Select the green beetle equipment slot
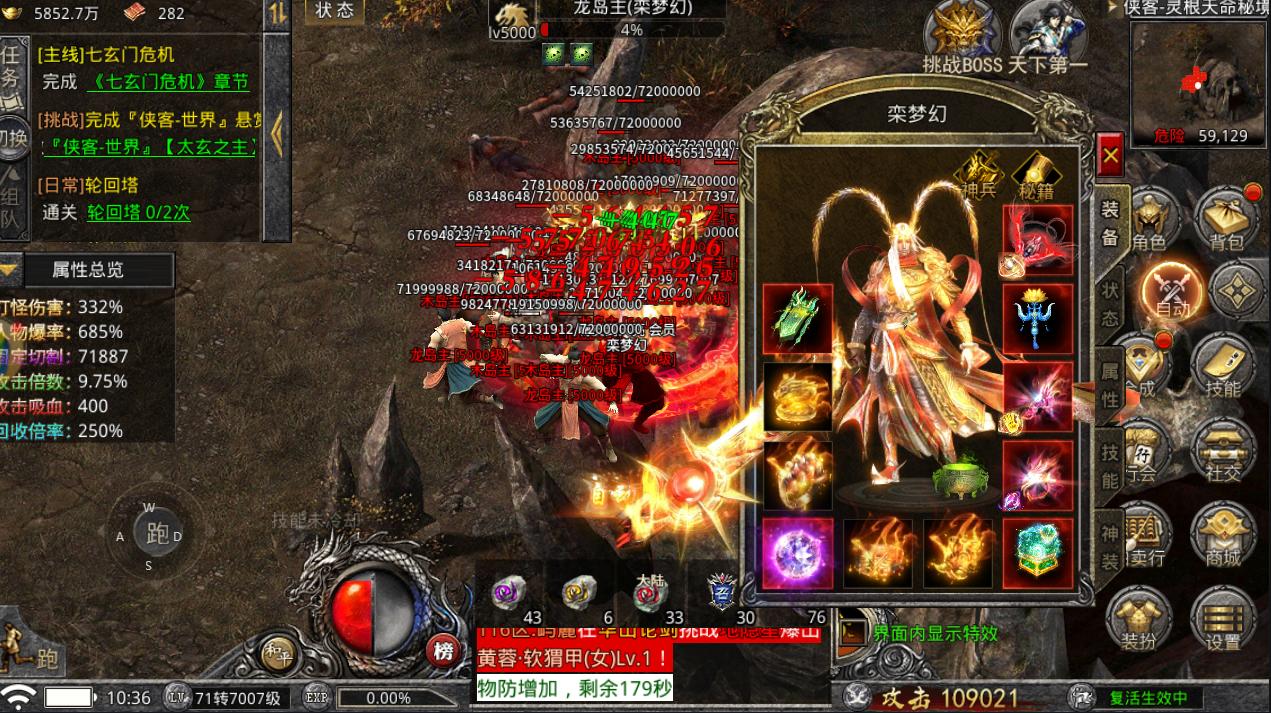Screen dimensions: 1271x713 point(798,319)
